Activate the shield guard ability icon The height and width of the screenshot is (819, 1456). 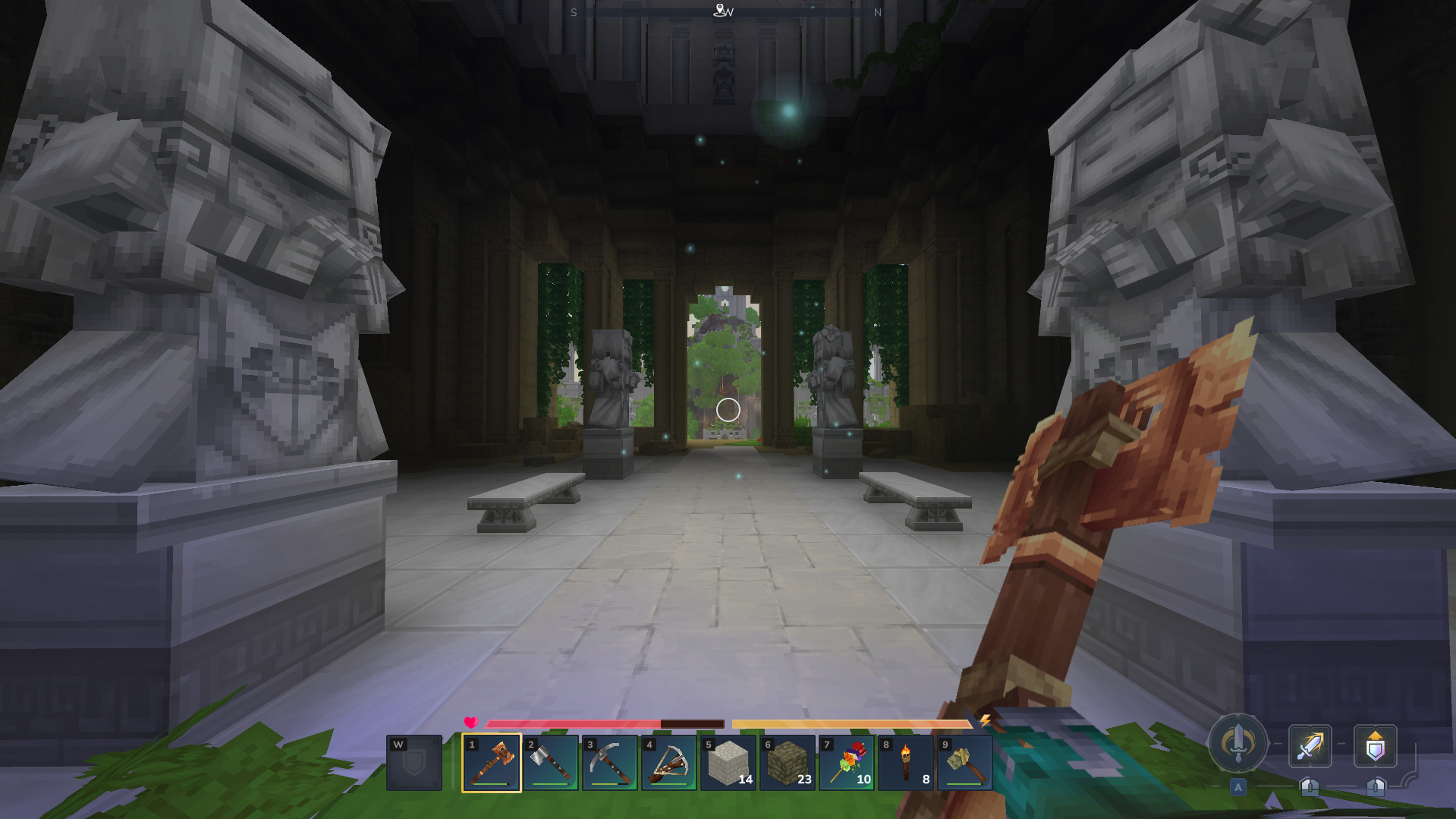click(1375, 746)
